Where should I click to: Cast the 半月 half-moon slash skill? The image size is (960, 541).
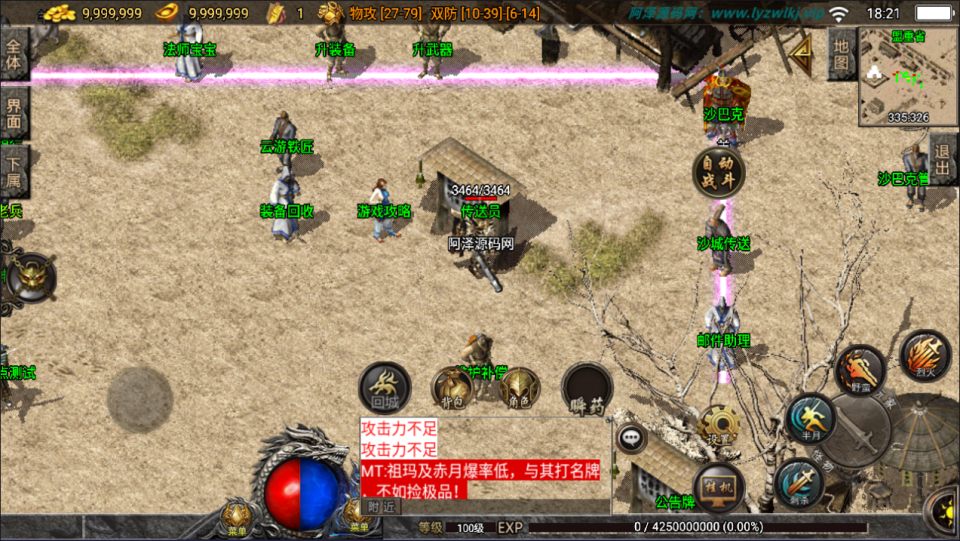pos(810,418)
